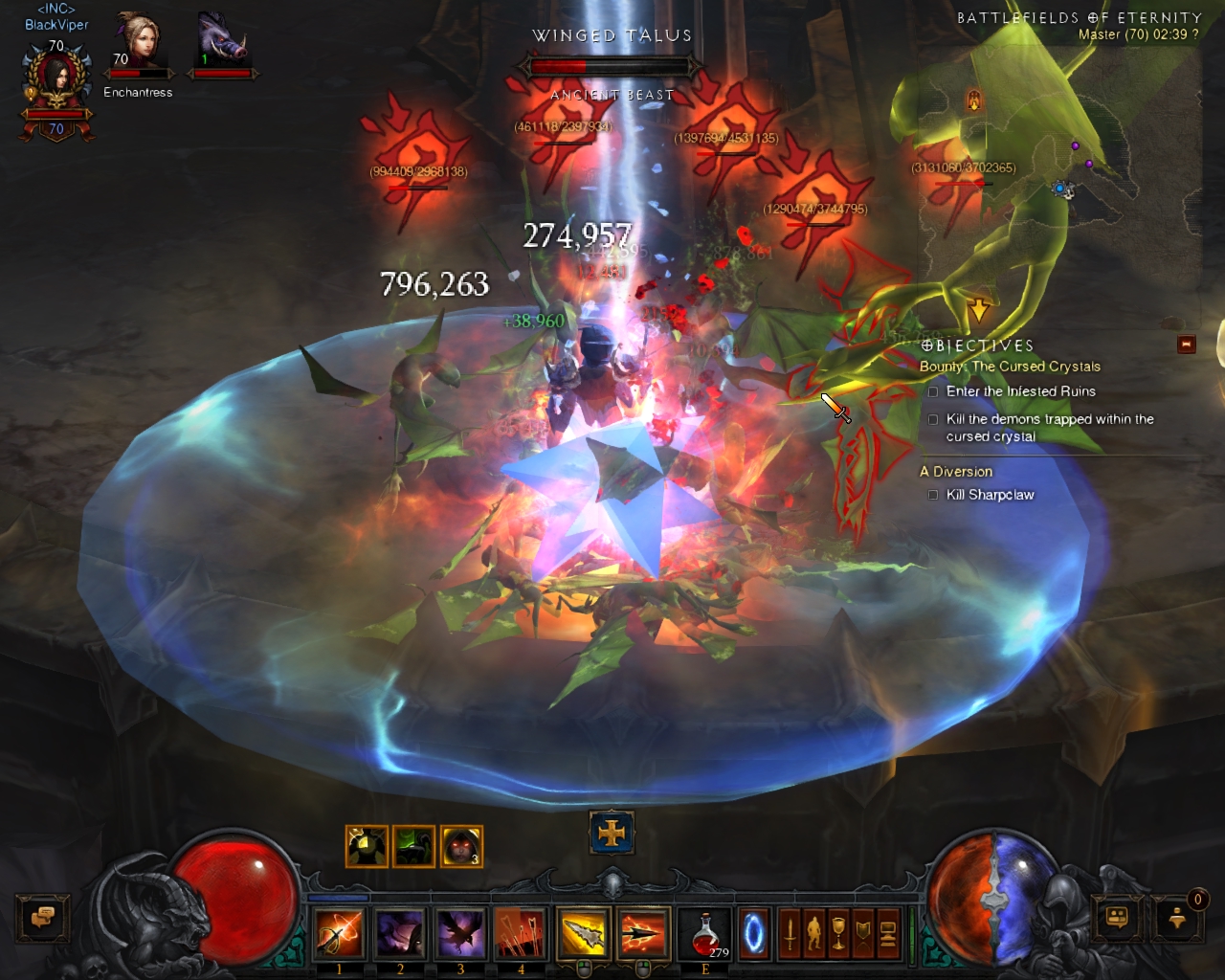Cast the falling arrows skill in slot 4

point(520,934)
